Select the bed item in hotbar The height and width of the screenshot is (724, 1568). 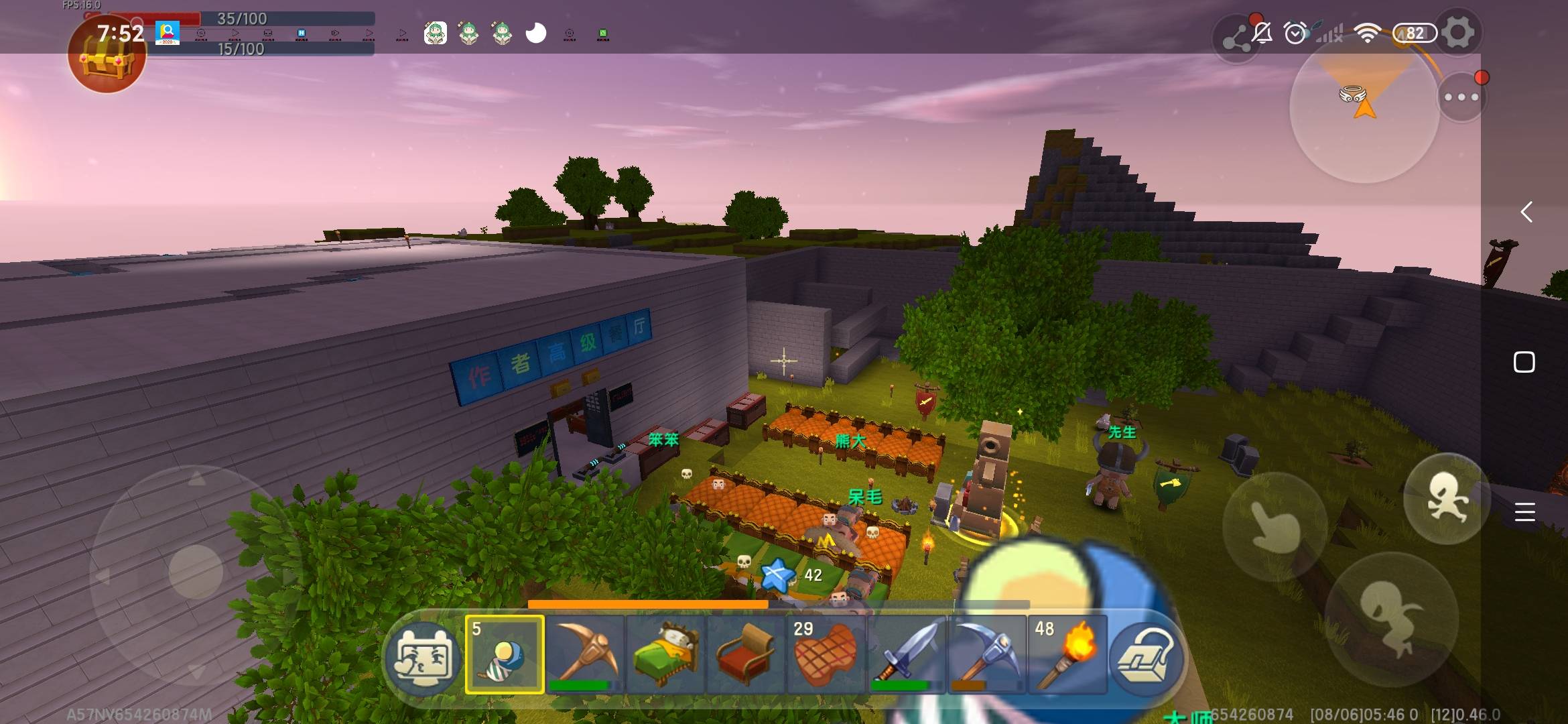pos(665,654)
